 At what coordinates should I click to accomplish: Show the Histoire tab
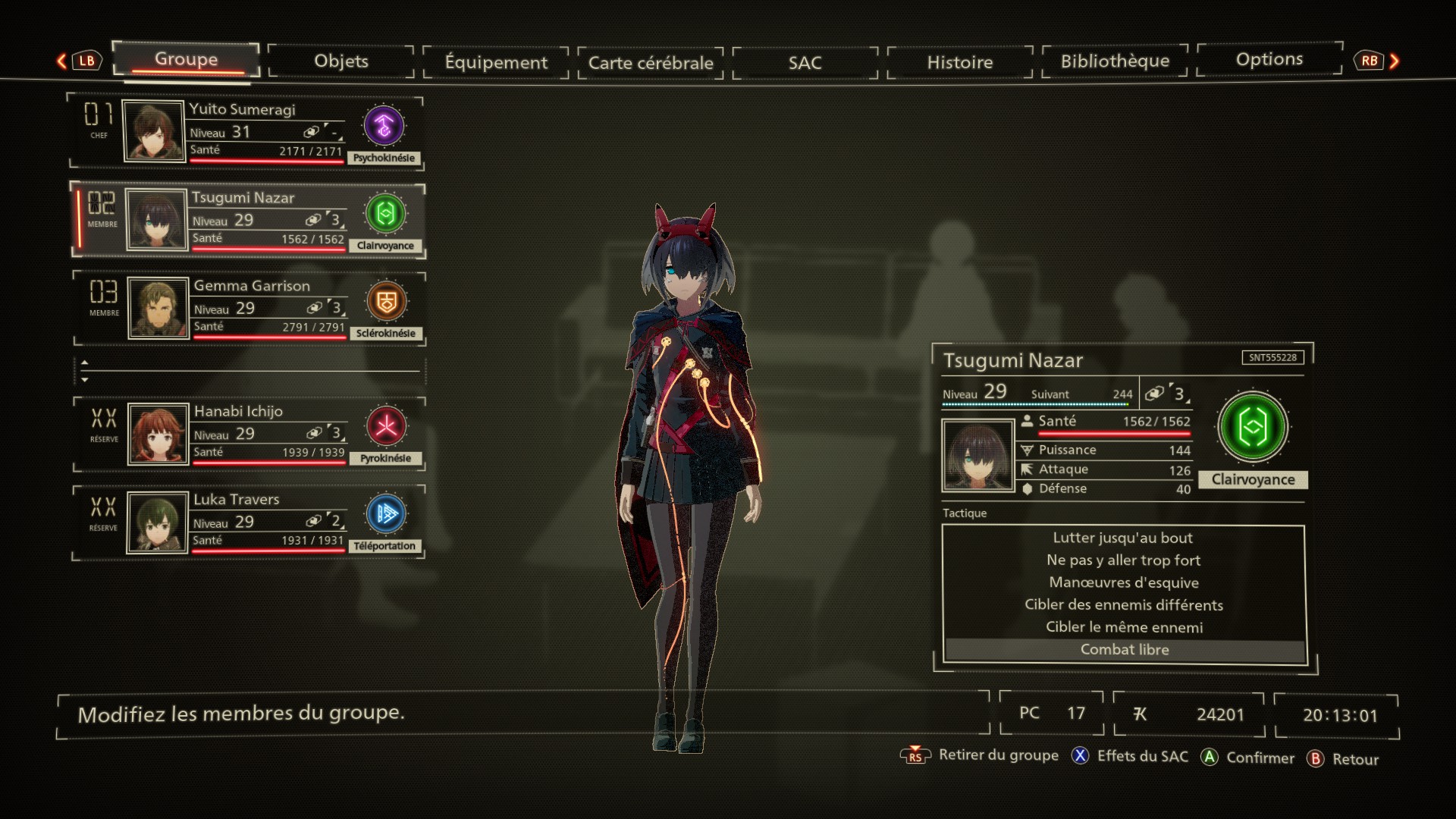coord(959,62)
